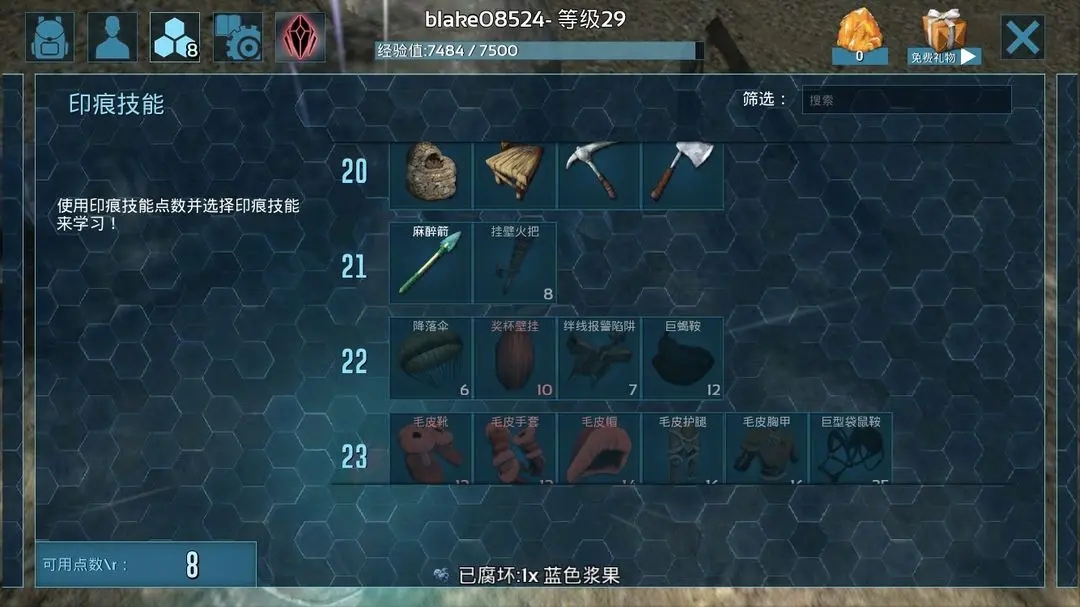The image size is (1080, 607).
Task: Choose the 巨蜥鞍 saddle engram
Action: click(682, 358)
